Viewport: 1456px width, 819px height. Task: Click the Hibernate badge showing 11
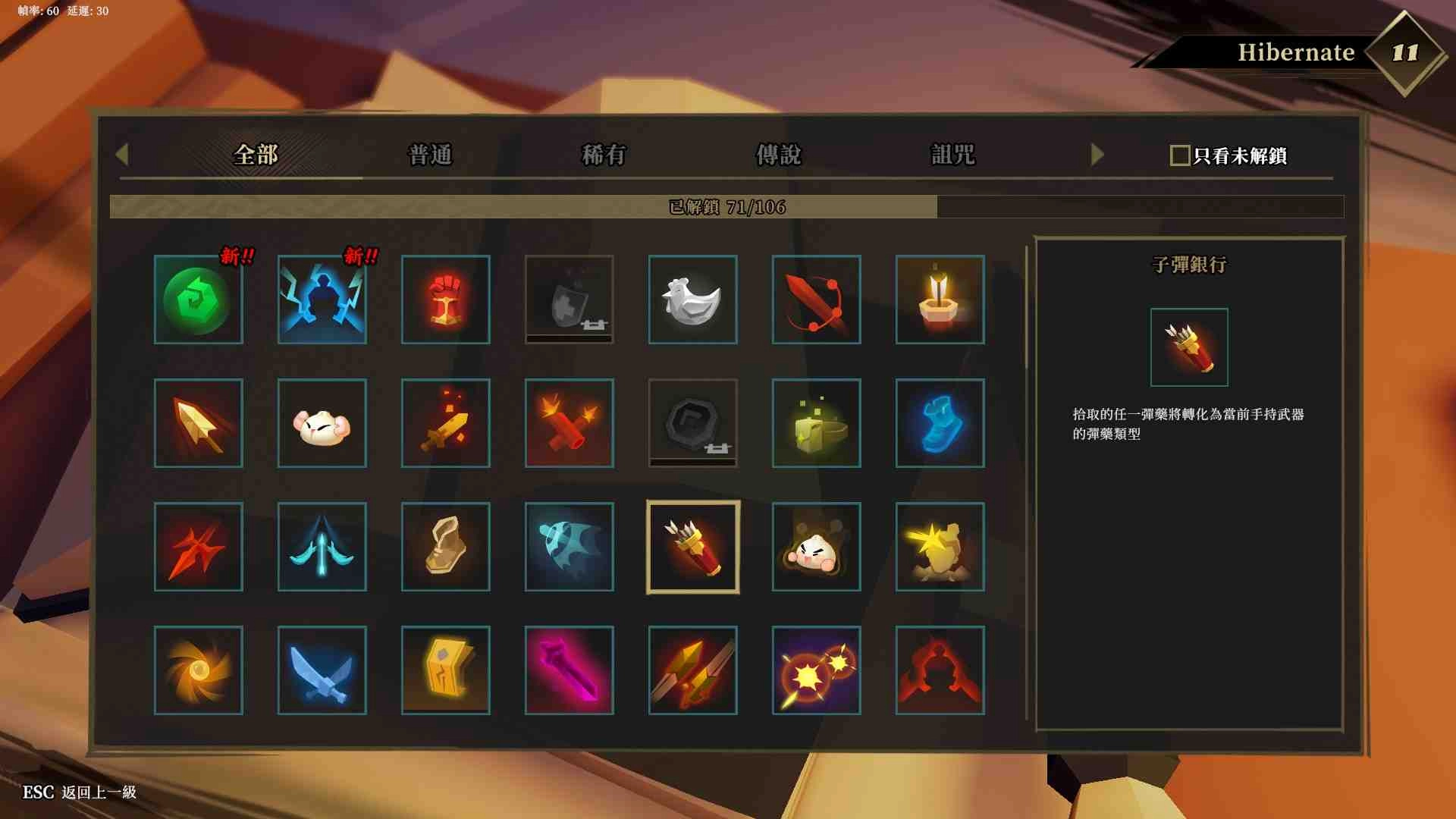click(x=1407, y=53)
